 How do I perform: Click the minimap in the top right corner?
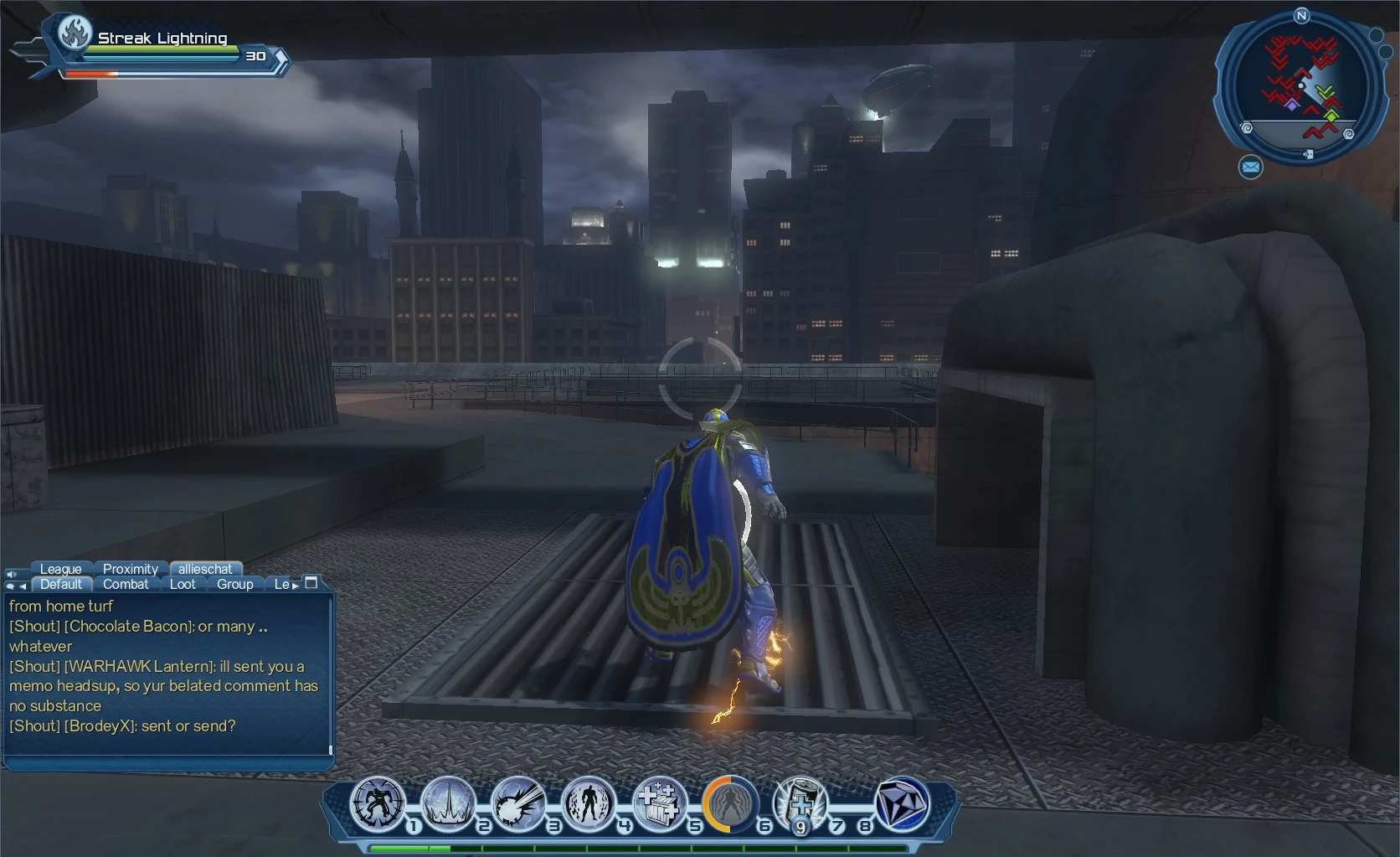(1302, 88)
